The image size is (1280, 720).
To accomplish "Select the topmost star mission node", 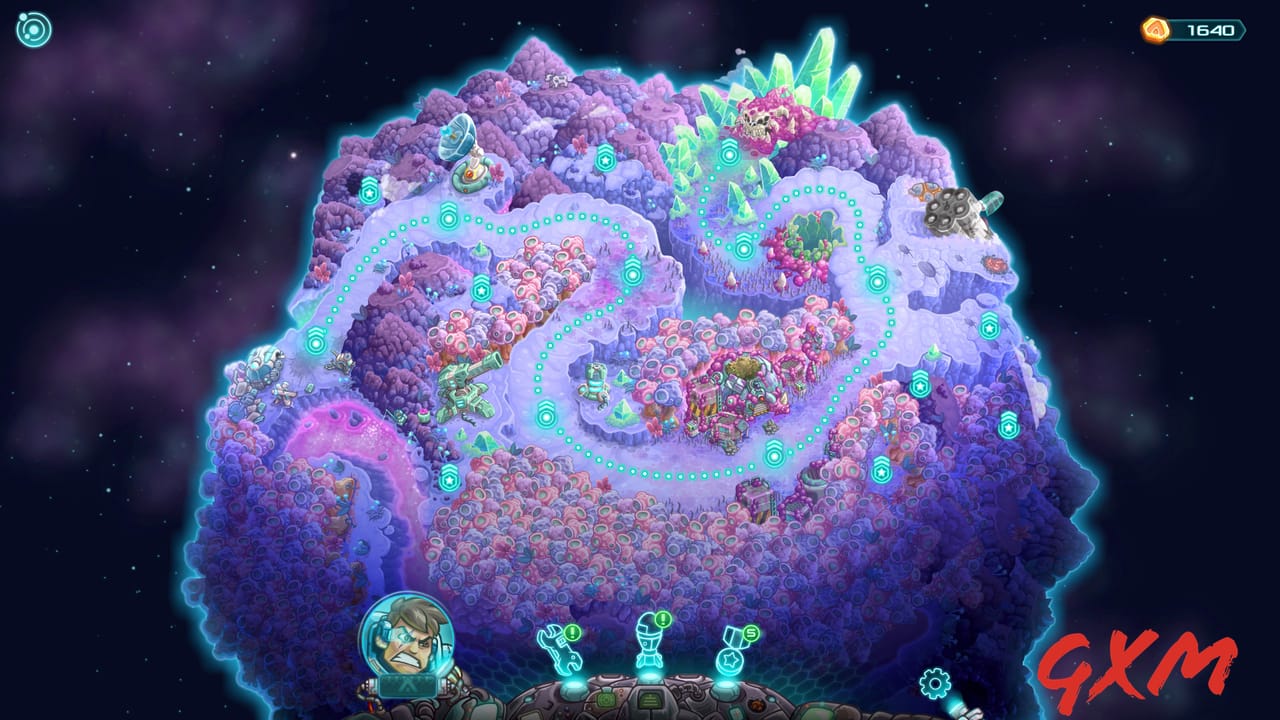I will point(605,158).
